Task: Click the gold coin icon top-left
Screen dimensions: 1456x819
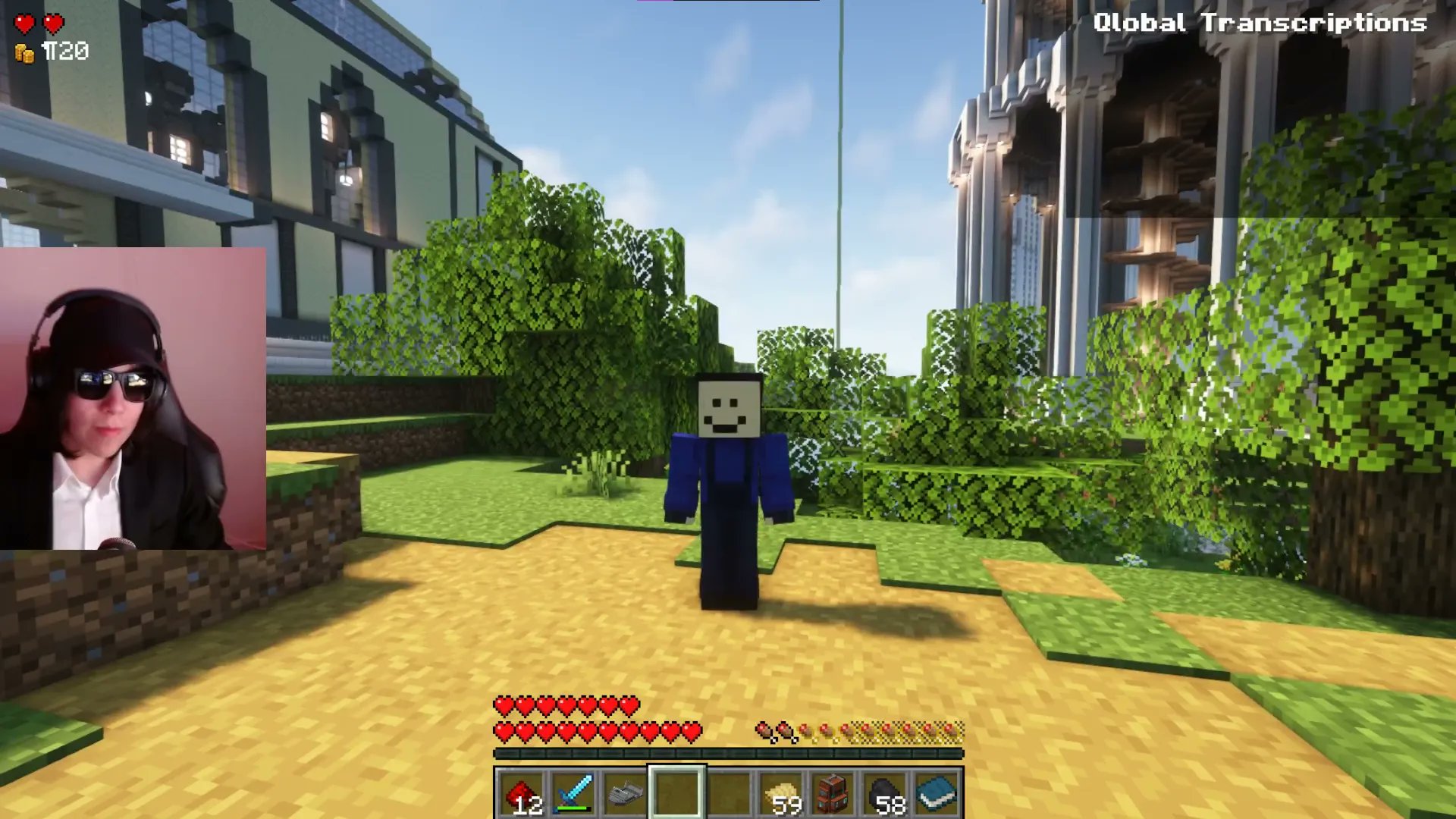Action: (x=25, y=52)
